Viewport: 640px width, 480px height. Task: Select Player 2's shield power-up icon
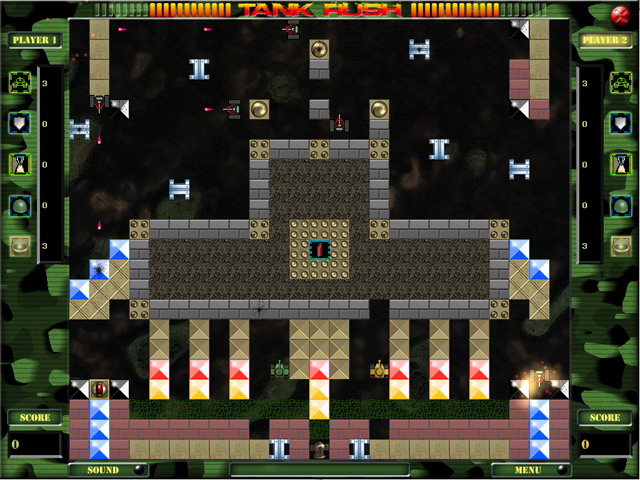[x=620, y=123]
